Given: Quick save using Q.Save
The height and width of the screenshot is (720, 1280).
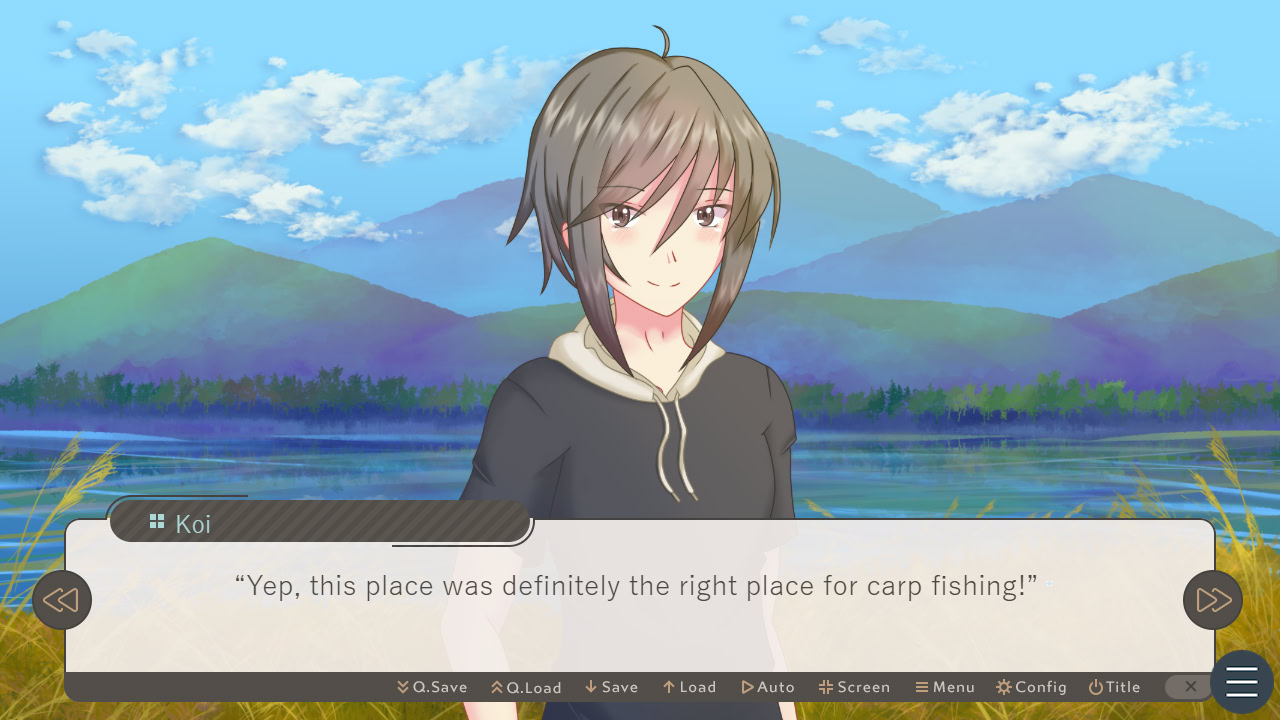Looking at the screenshot, I should tap(432, 687).
